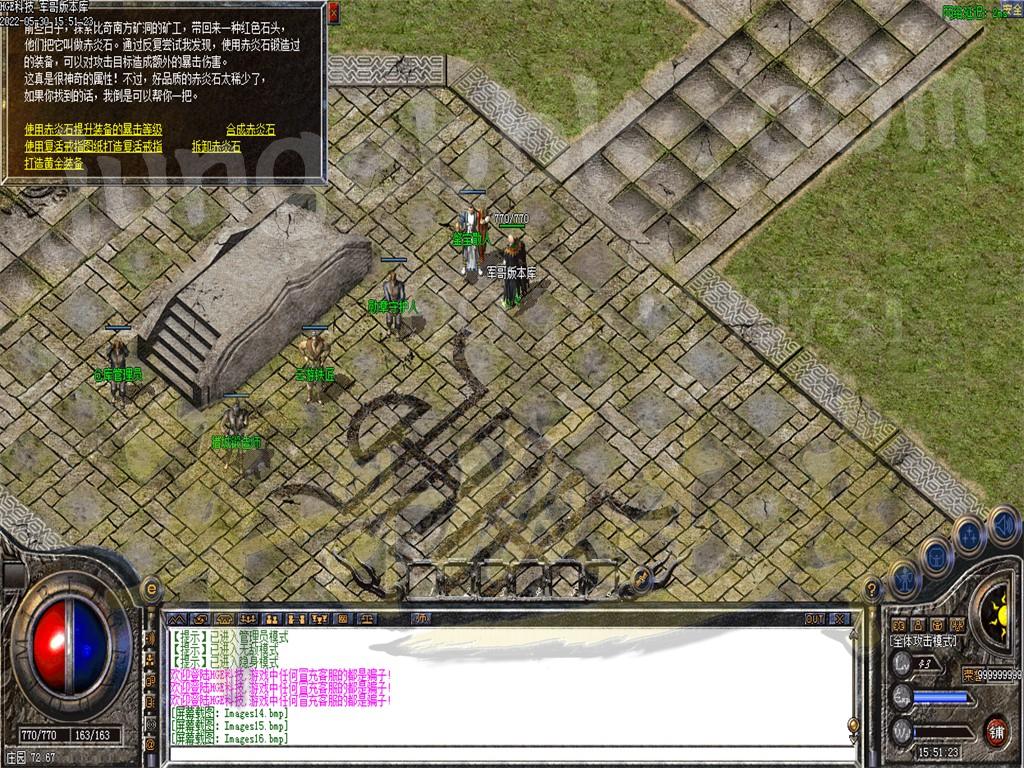Pick the 打造黄金装备 dialogue option
This screenshot has height=768, width=1024.
tap(54, 163)
